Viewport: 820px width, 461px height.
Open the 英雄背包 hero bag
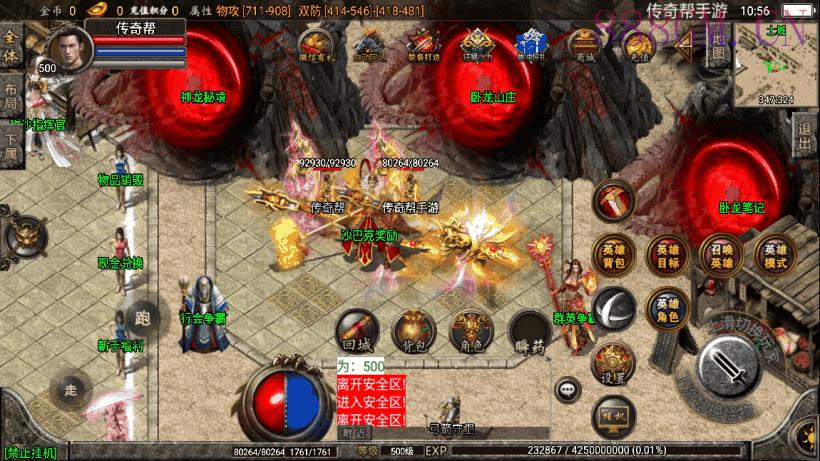coord(613,255)
